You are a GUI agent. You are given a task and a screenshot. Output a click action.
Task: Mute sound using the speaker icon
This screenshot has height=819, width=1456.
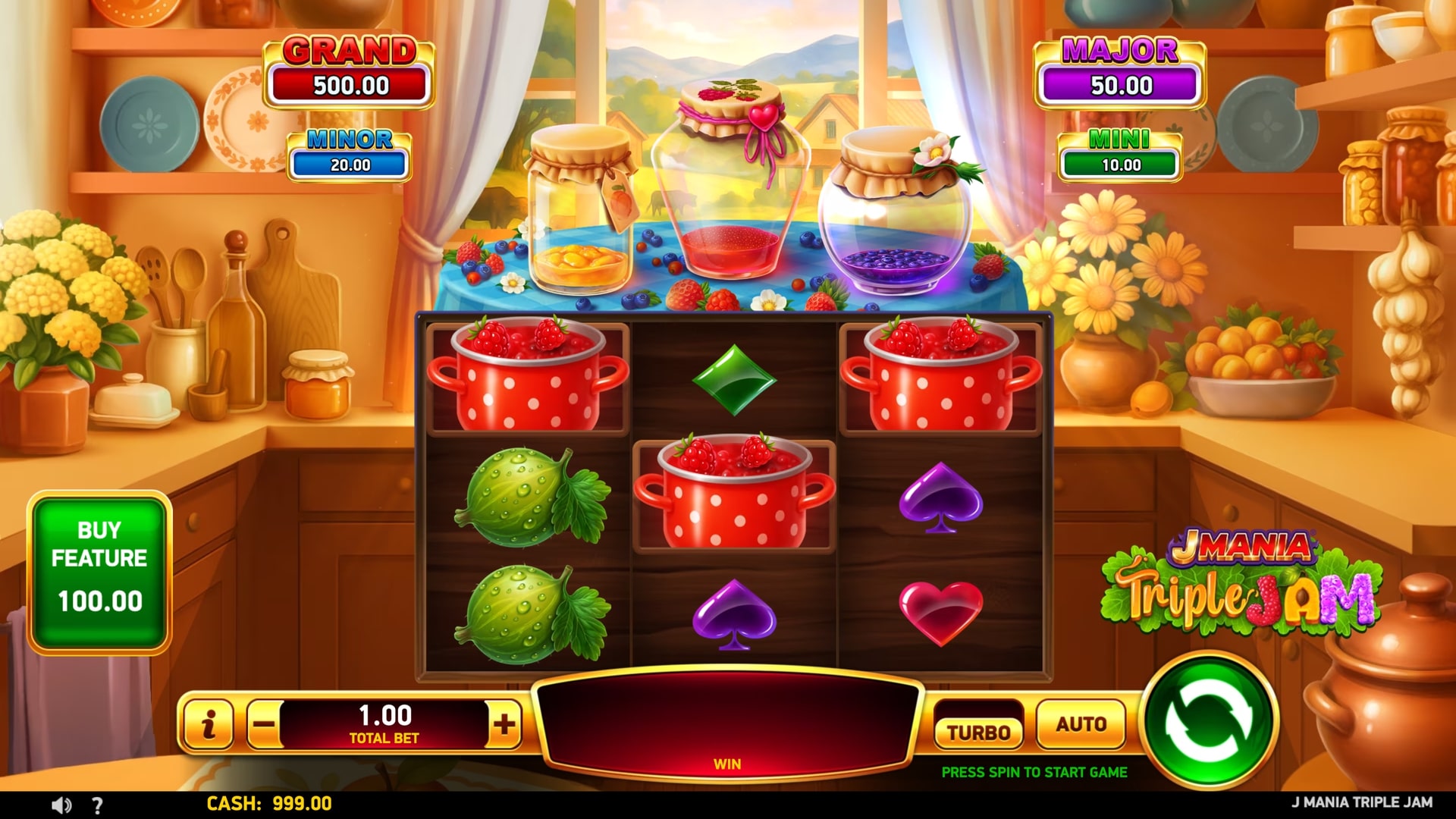(62, 805)
